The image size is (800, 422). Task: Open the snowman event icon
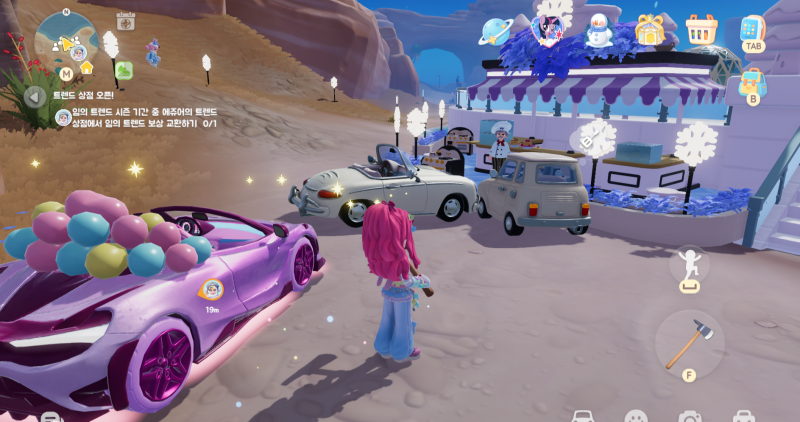point(599,31)
